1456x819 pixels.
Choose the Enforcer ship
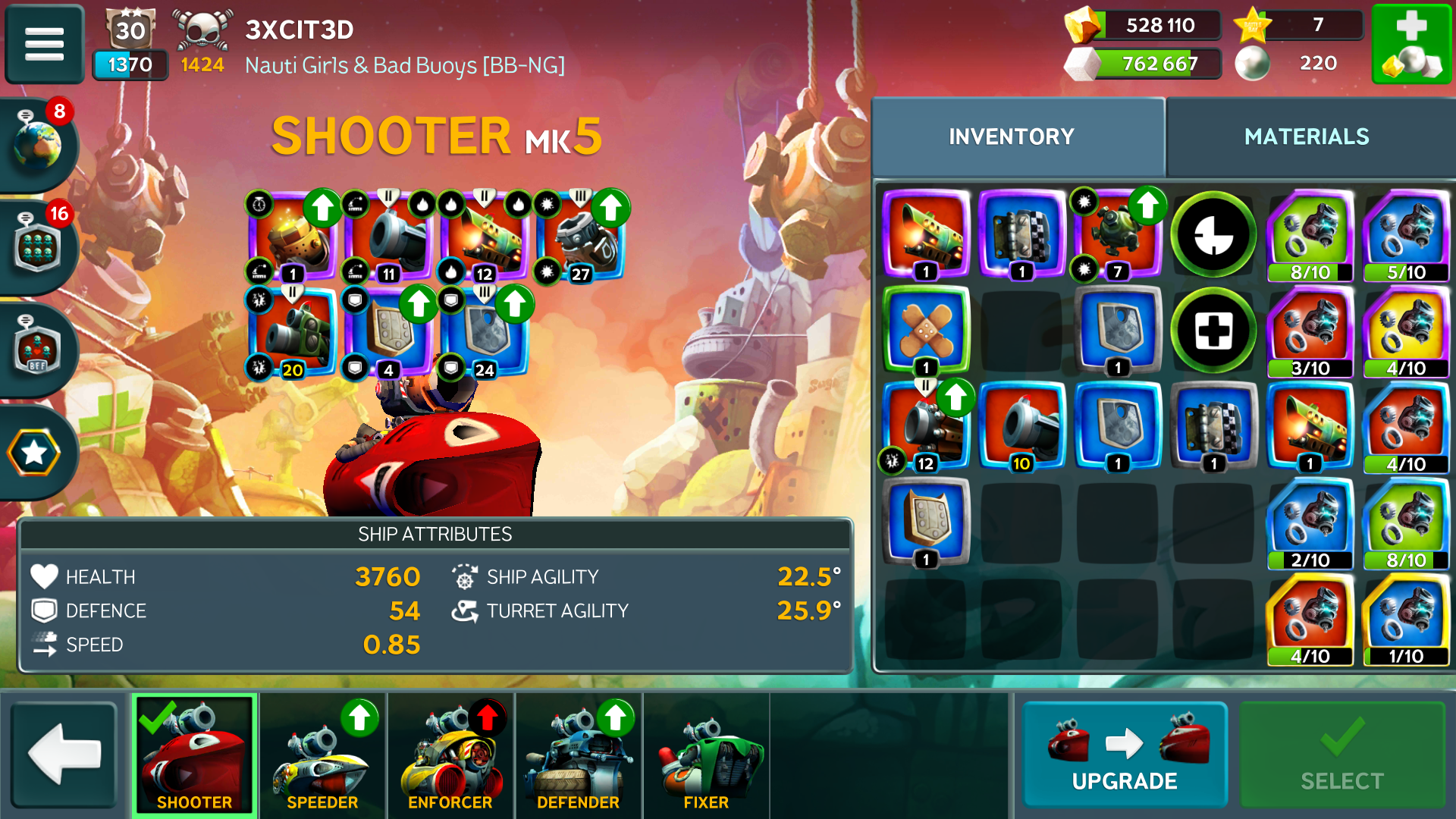(450, 755)
